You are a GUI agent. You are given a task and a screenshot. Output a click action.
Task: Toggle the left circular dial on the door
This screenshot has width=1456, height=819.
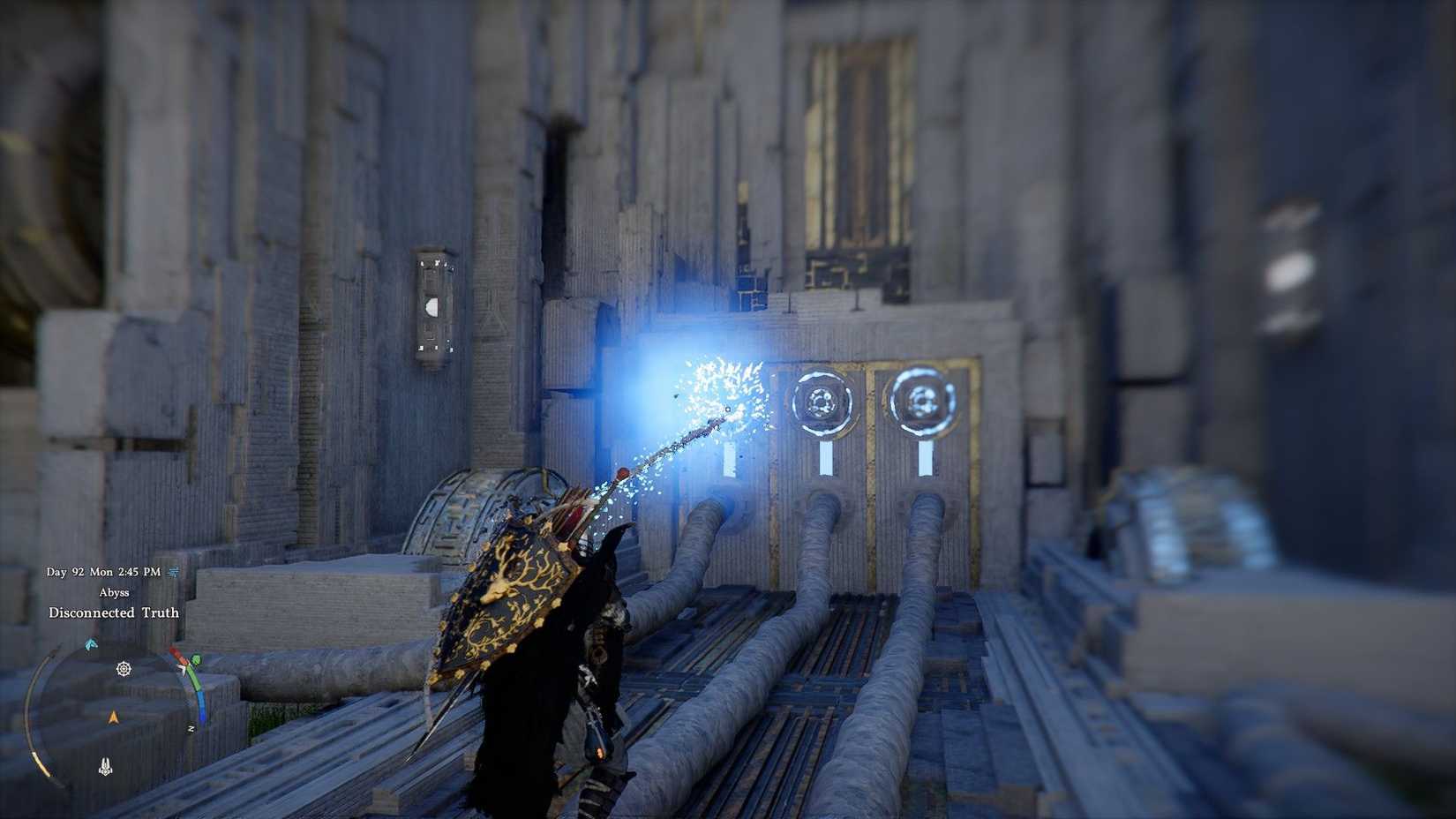(x=824, y=402)
